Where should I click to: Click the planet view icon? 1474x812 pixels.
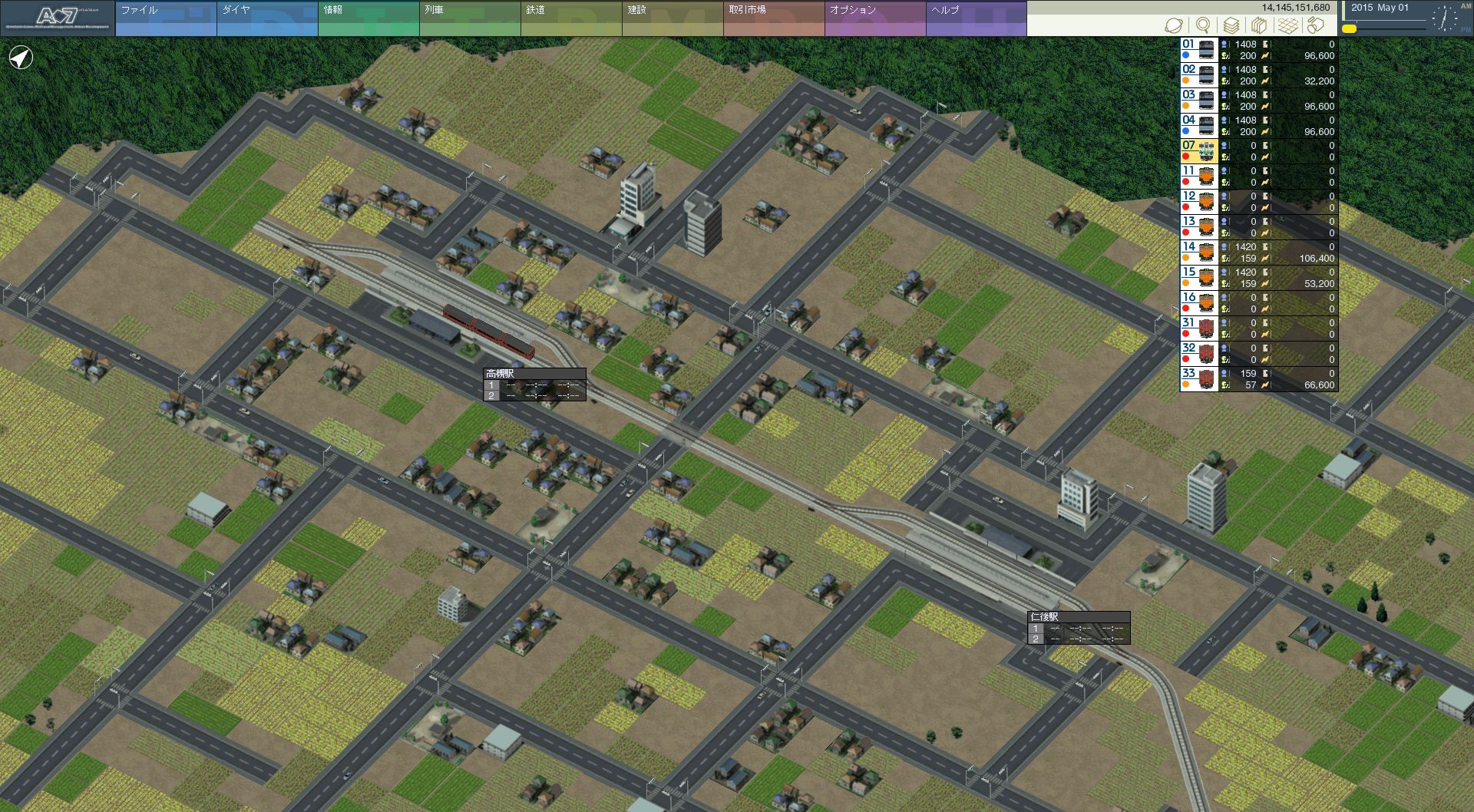(x=1174, y=25)
